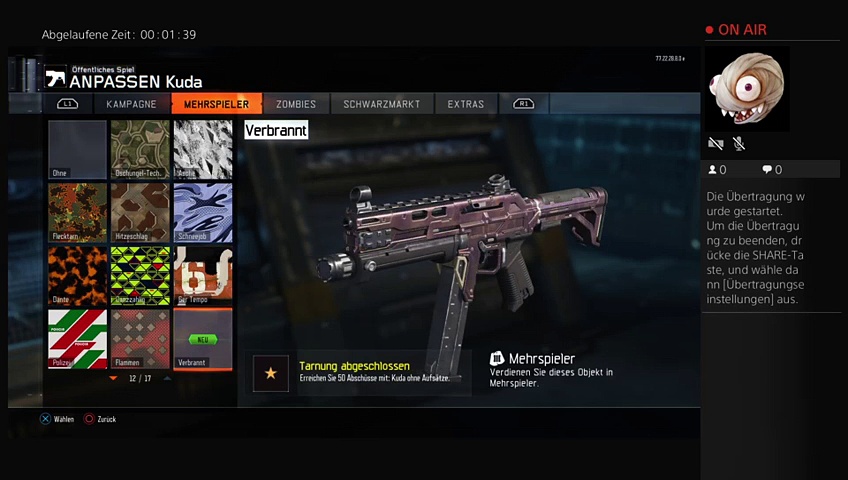The image size is (848, 480).
Task: Choose the neon triangle Ganzzahlig camo
Action: [x=140, y=275]
